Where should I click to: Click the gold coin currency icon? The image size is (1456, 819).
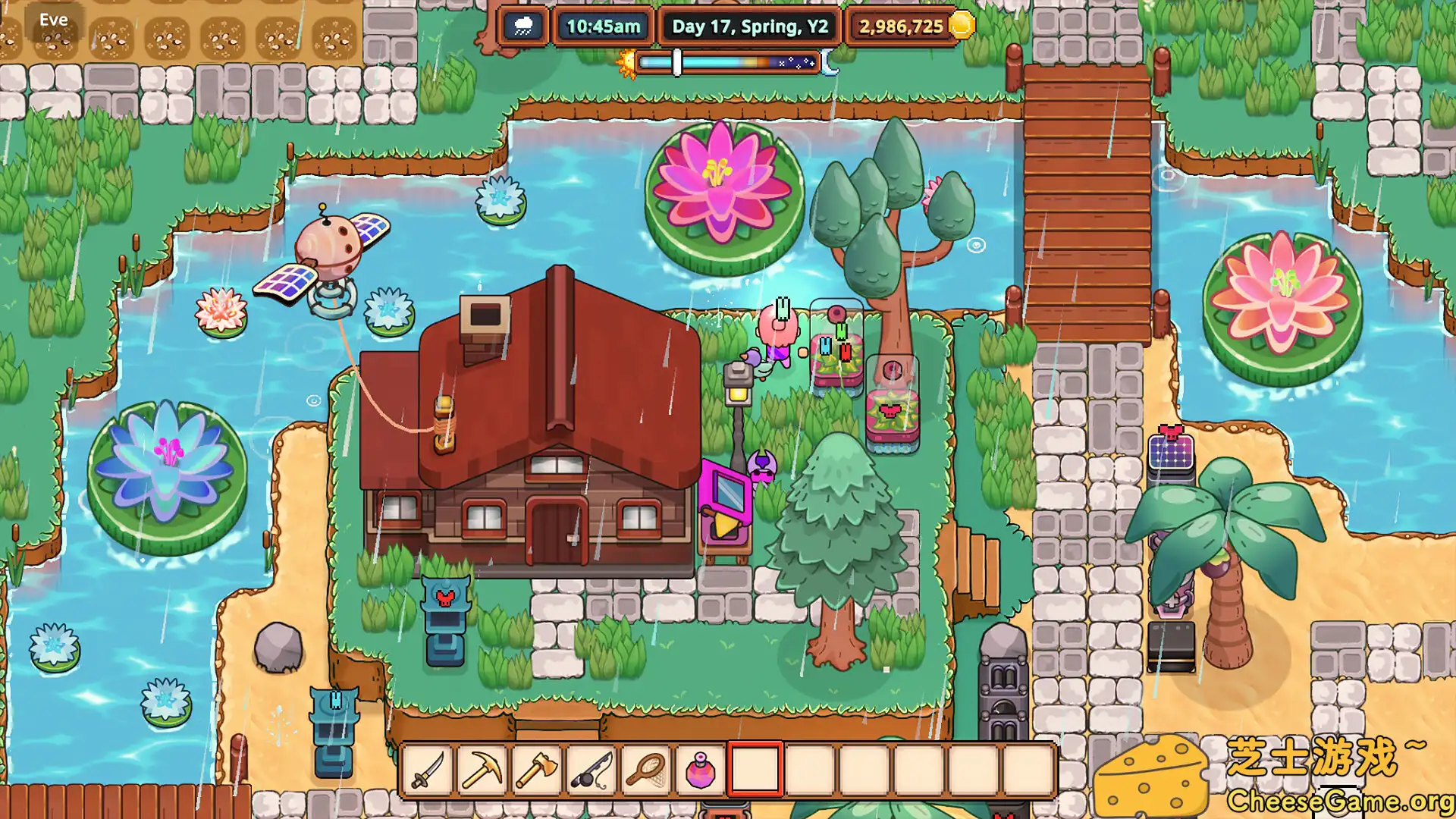coord(962,26)
